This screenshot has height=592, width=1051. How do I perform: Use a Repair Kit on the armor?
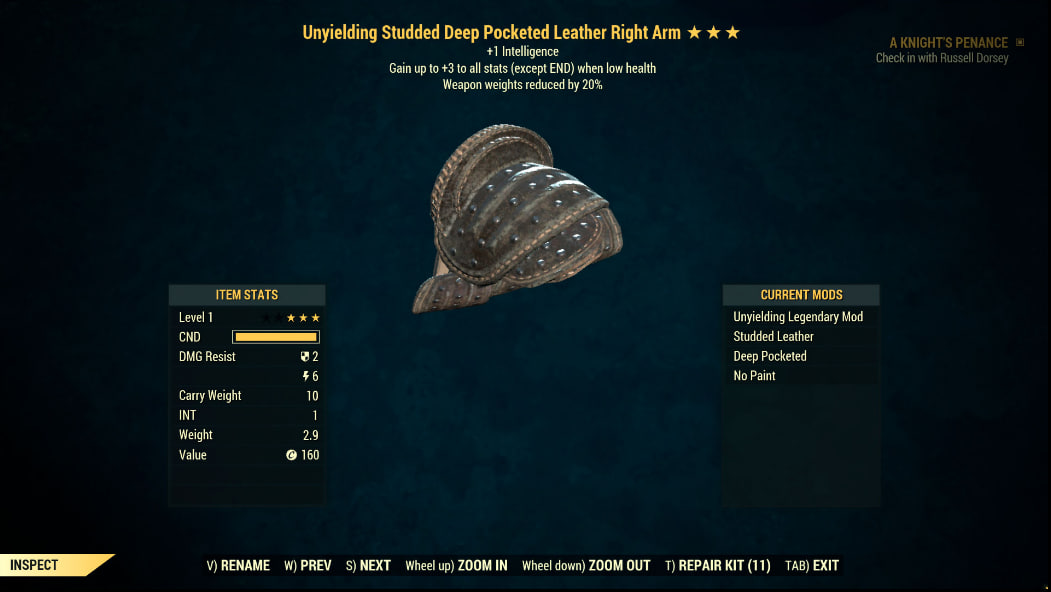(x=717, y=565)
